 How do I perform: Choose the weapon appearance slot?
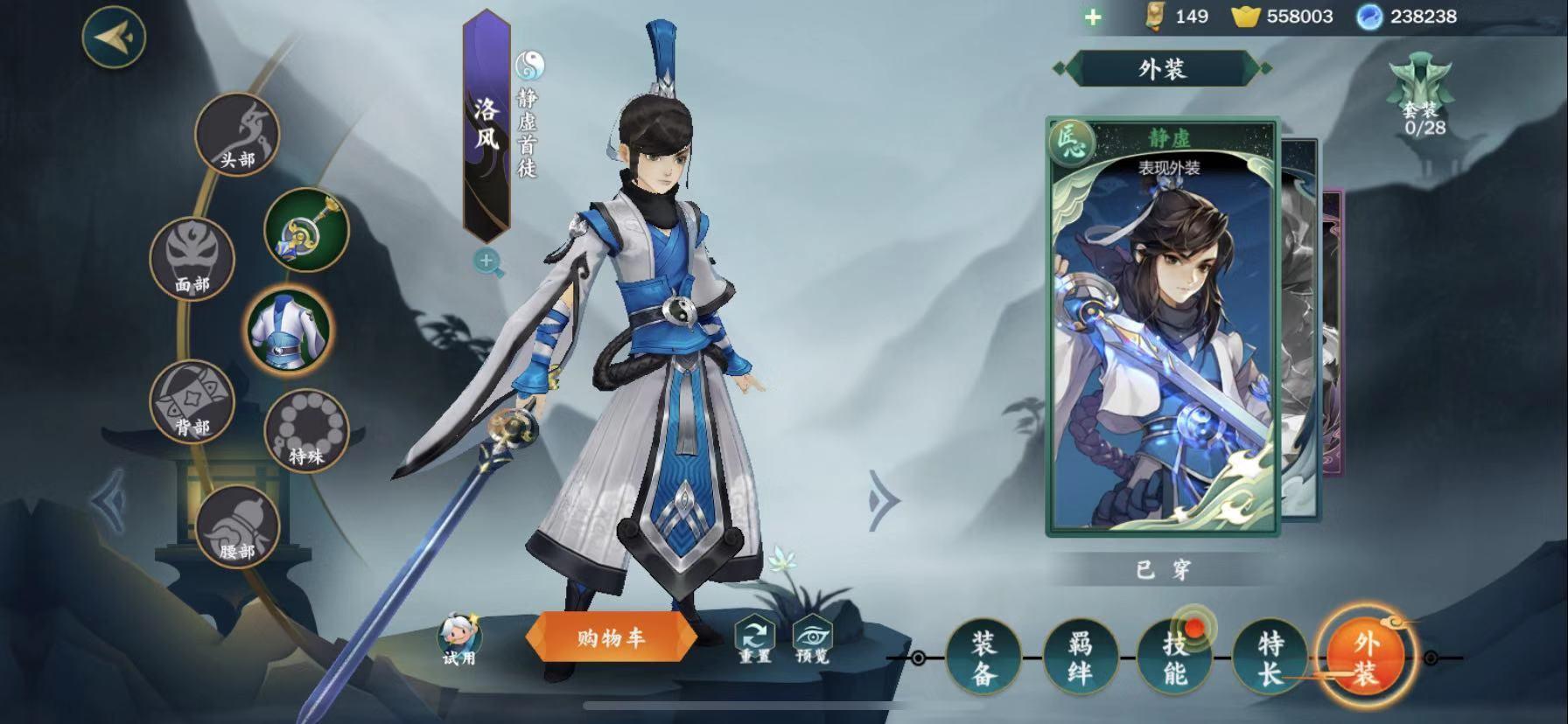[x=306, y=230]
